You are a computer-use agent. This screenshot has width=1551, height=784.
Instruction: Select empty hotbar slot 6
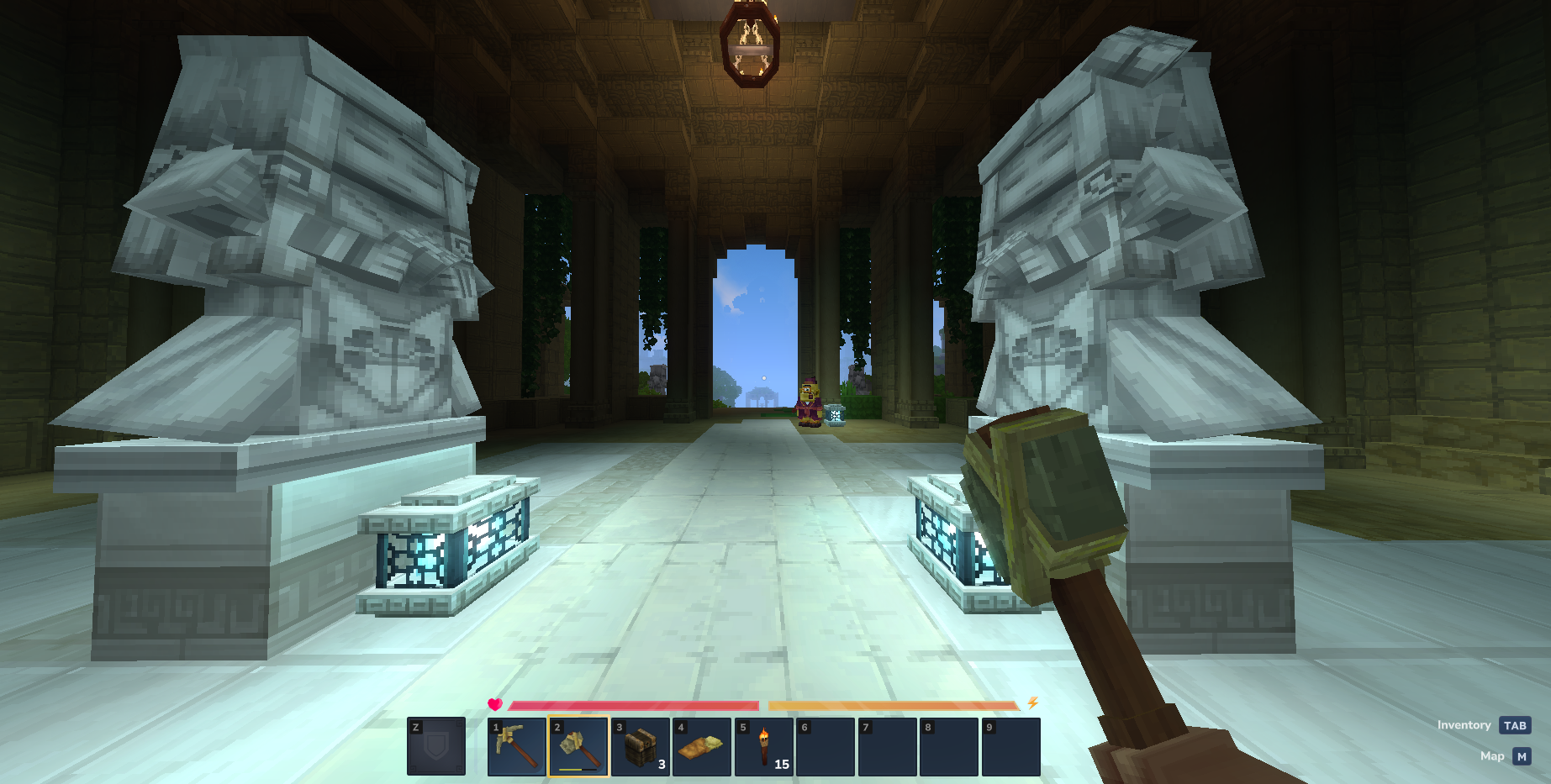pos(826,746)
